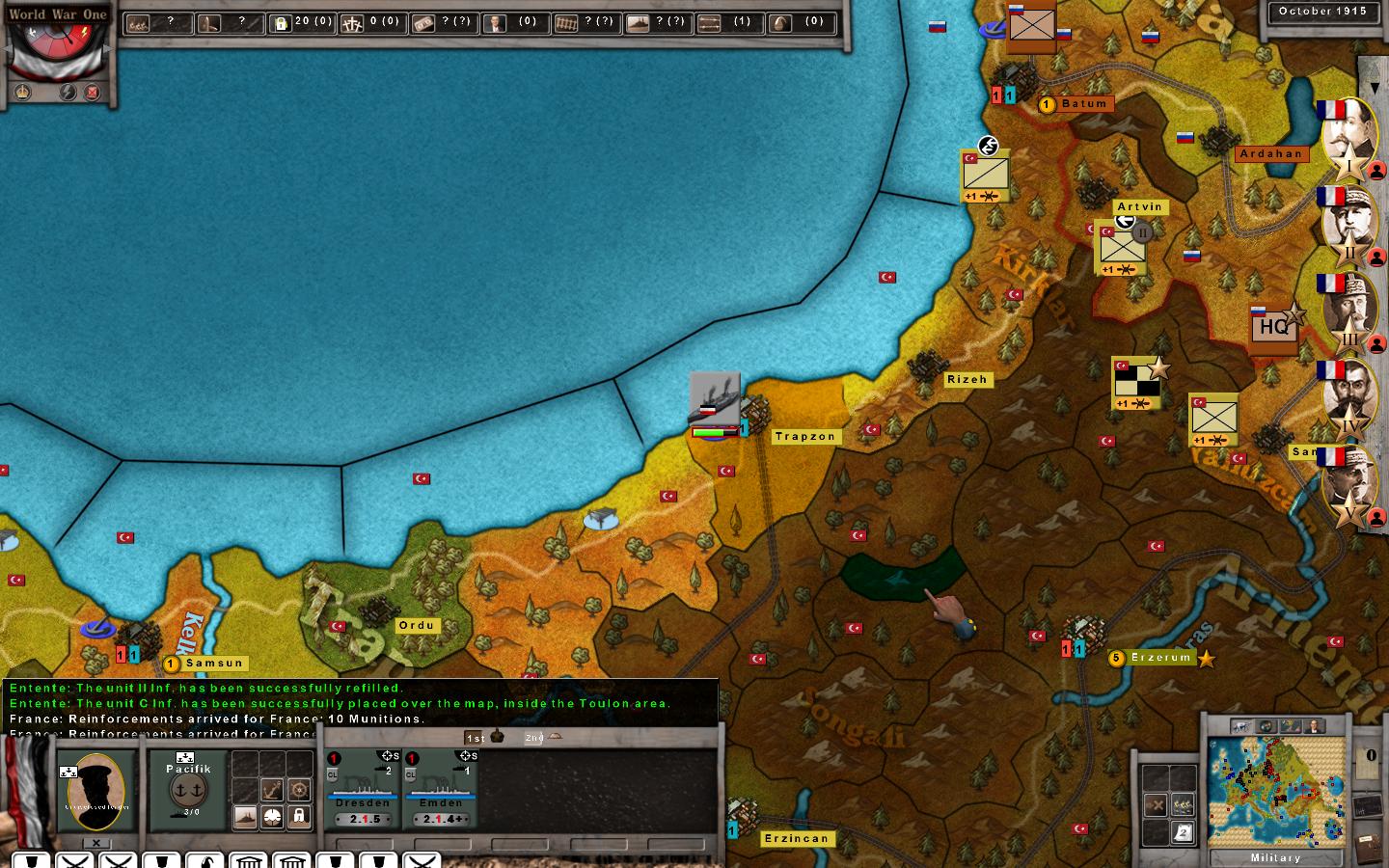Screen dimensions: 1389x868
Task: Click the minimap of Europe
Action: click(1275, 791)
